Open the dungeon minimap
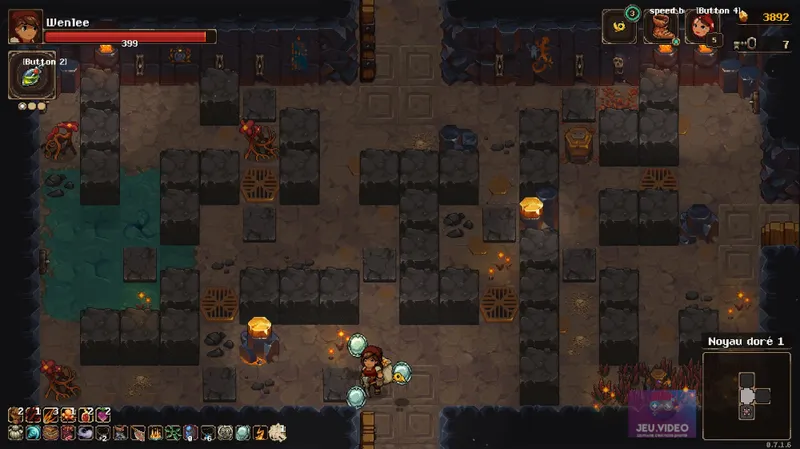800x449 pixels. [x=746, y=394]
